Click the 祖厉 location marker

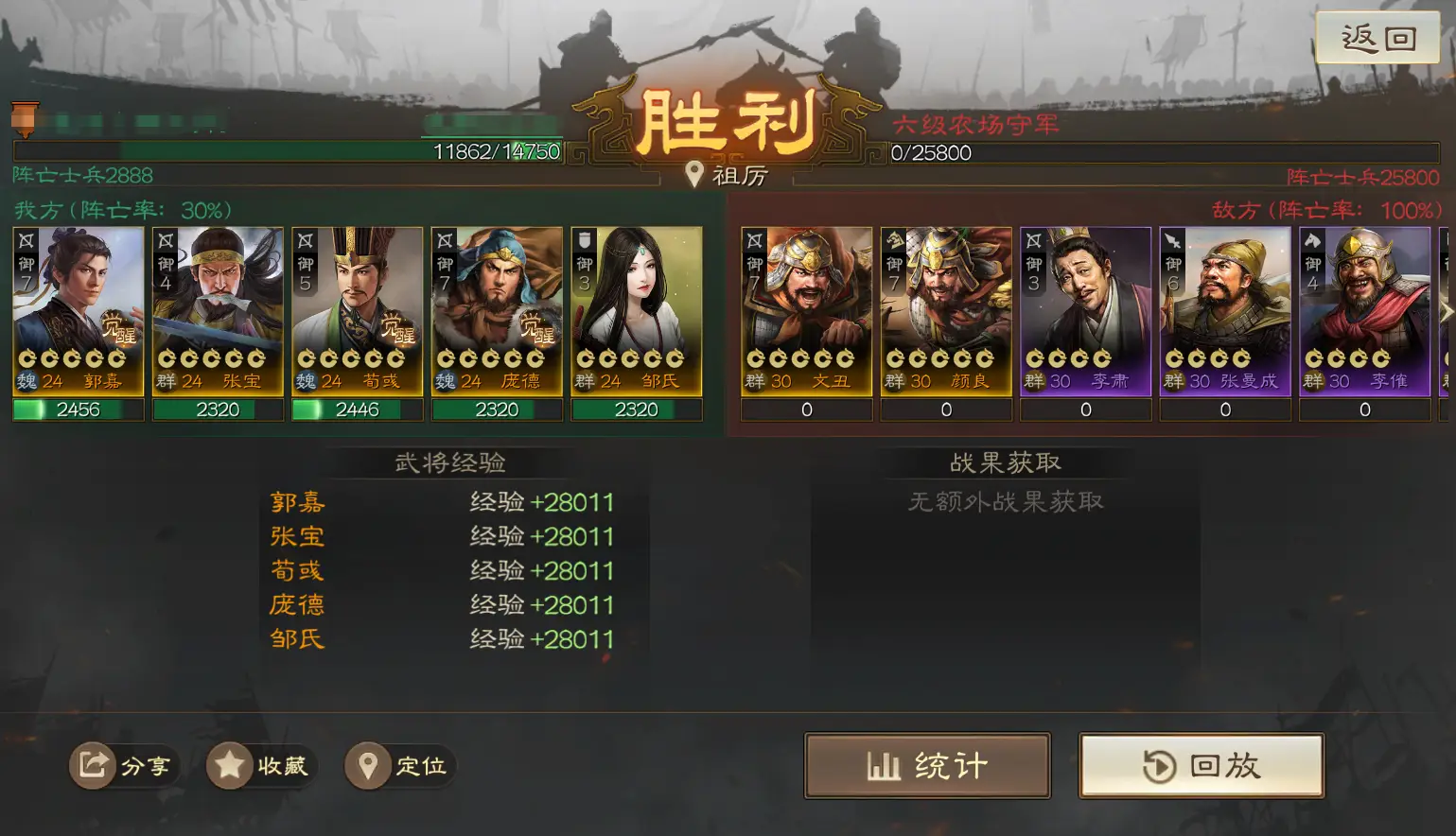727,175
